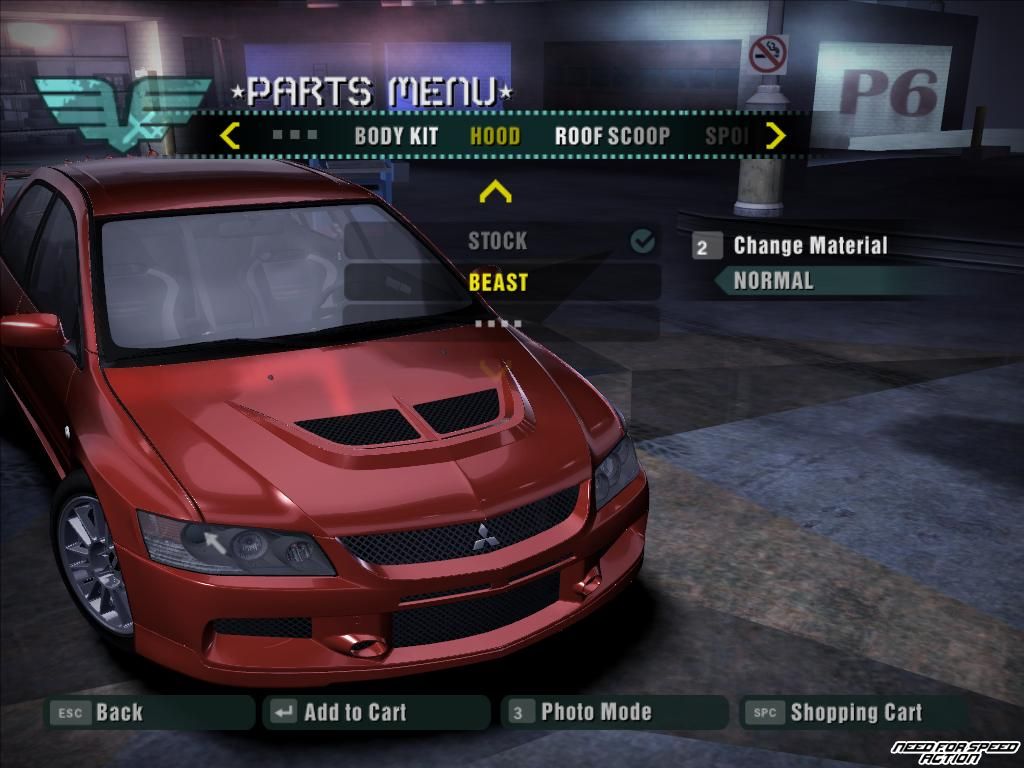Activate Change Material option
This screenshot has height=768, width=1024.
tap(809, 246)
